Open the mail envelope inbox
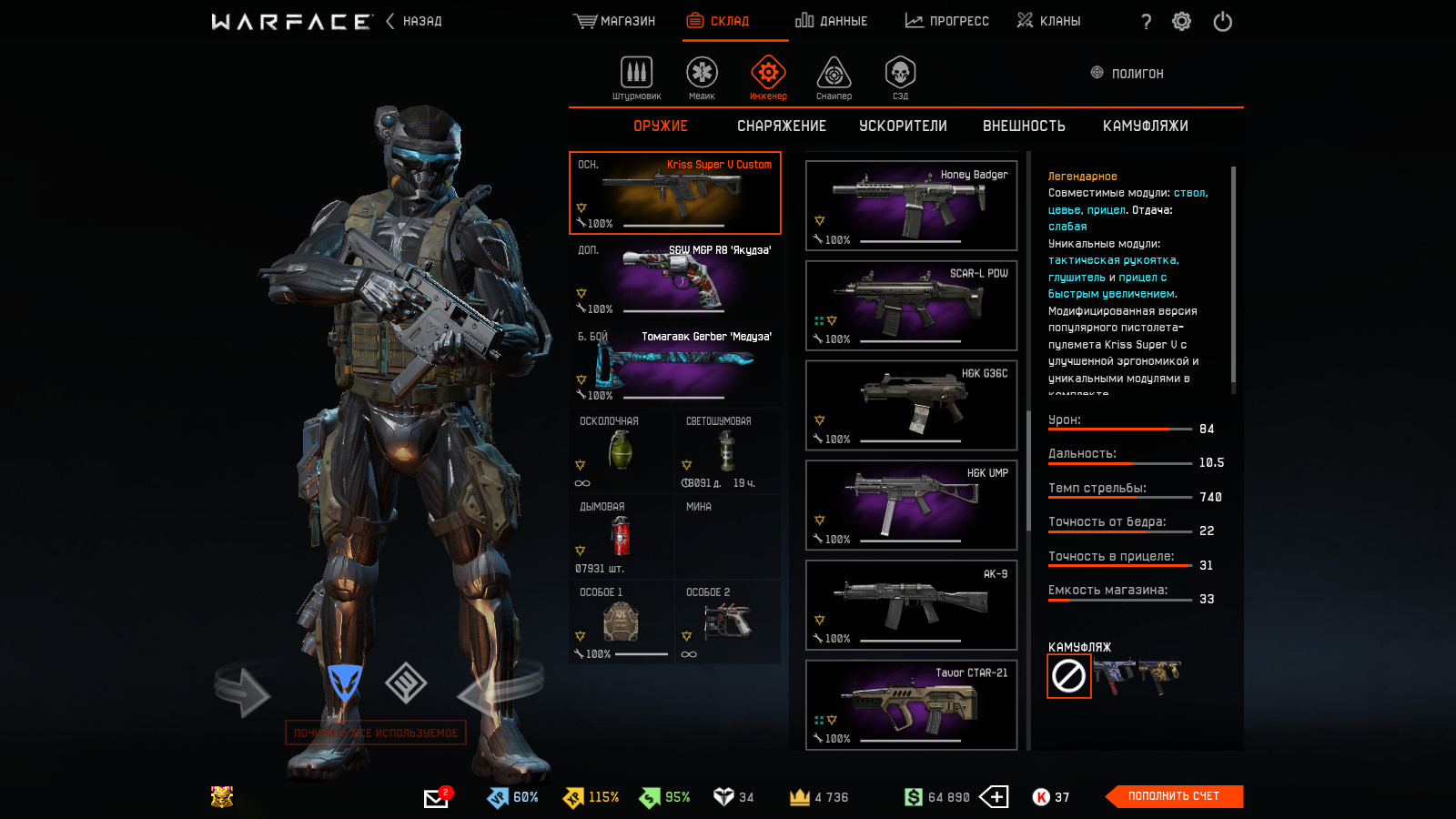 point(436,798)
